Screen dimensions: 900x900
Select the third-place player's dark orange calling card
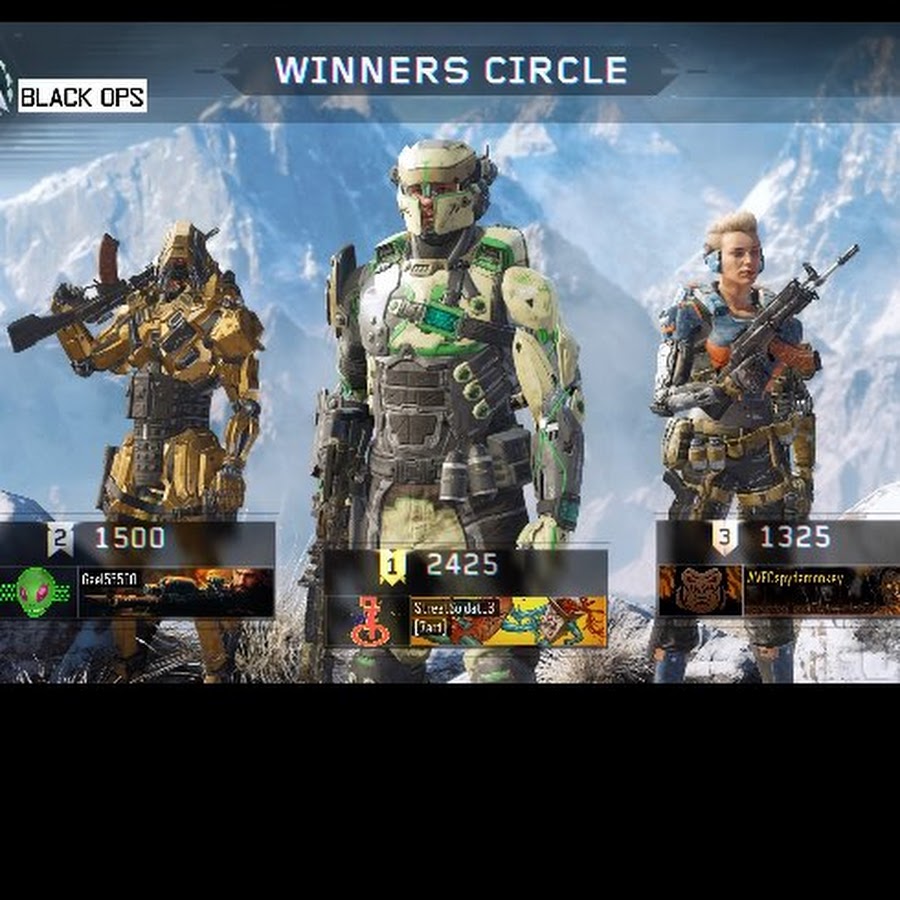[822, 591]
